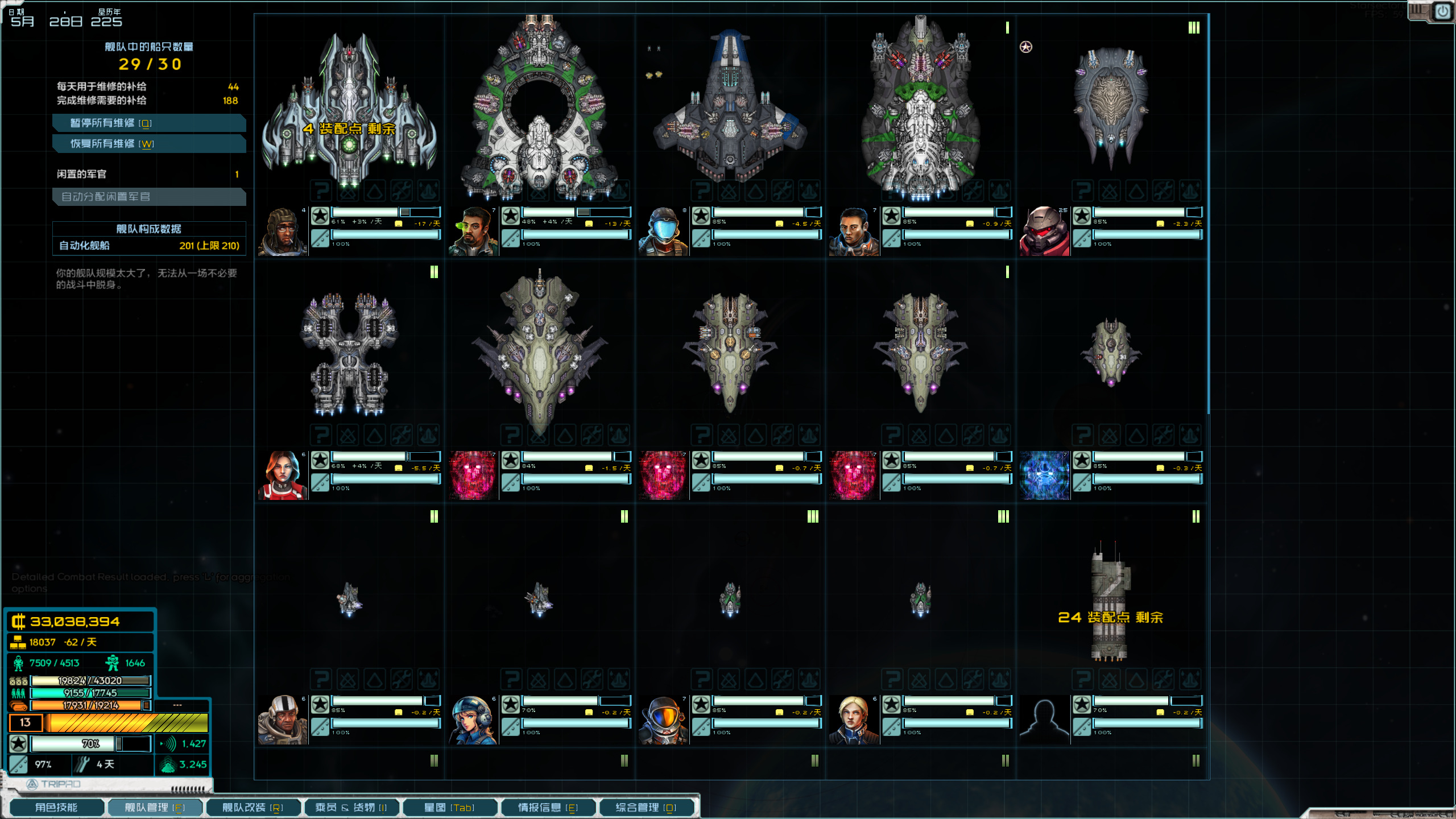Switch to the 星图 tab

tap(449, 807)
